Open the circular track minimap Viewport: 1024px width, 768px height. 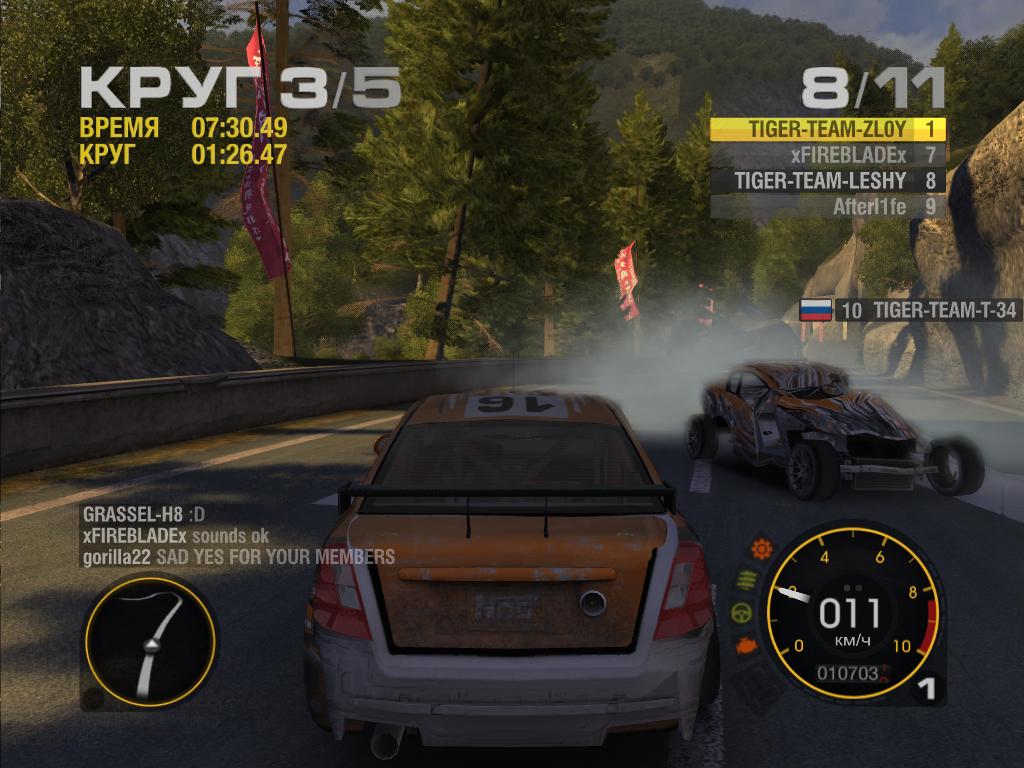tap(149, 642)
